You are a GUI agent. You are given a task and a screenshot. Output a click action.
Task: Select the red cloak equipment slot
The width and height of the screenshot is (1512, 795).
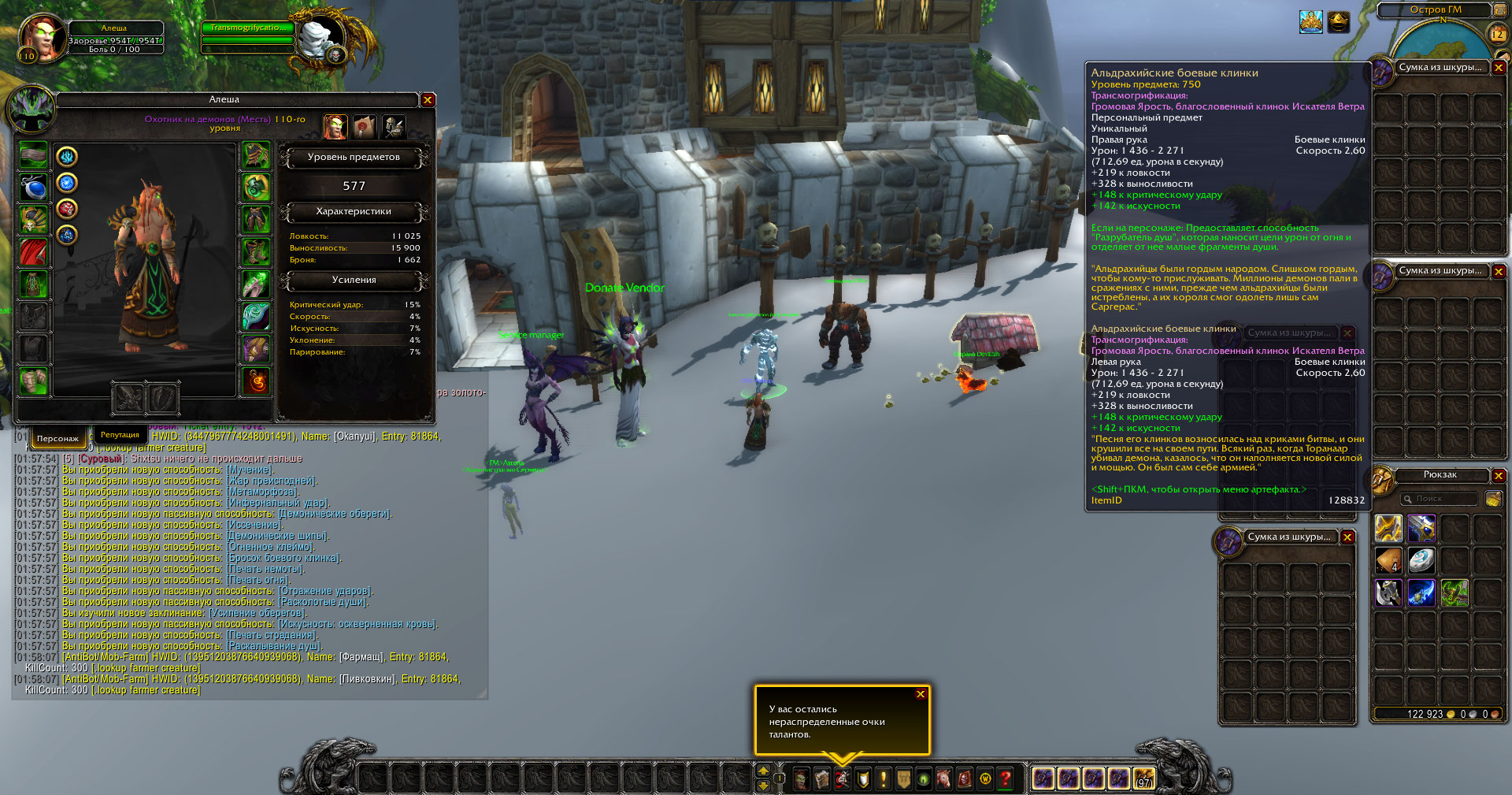point(33,253)
